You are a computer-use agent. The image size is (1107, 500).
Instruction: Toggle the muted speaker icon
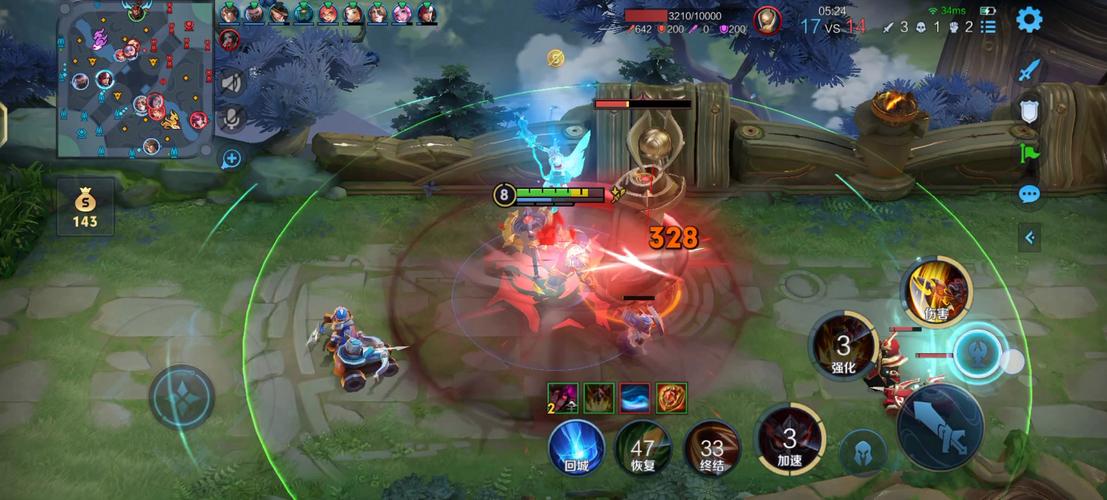pos(232,82)
